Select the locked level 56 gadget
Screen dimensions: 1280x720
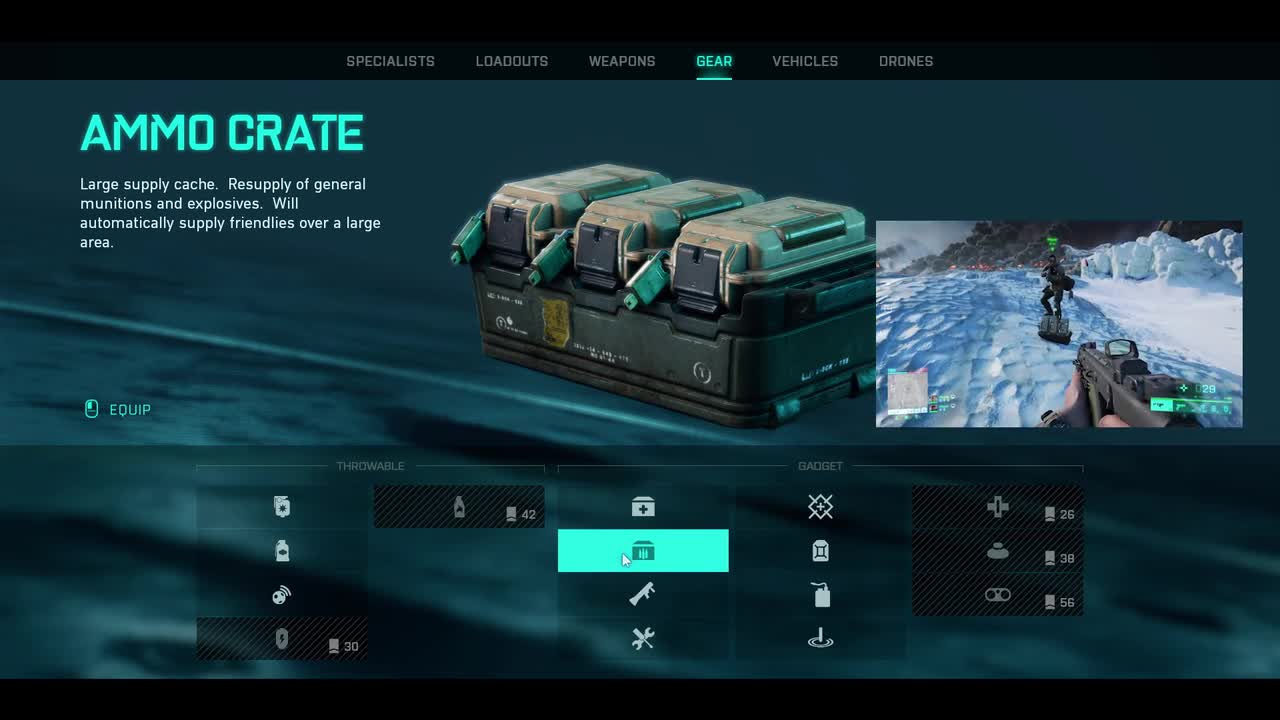pyautogui.click(x=997, y=595)
